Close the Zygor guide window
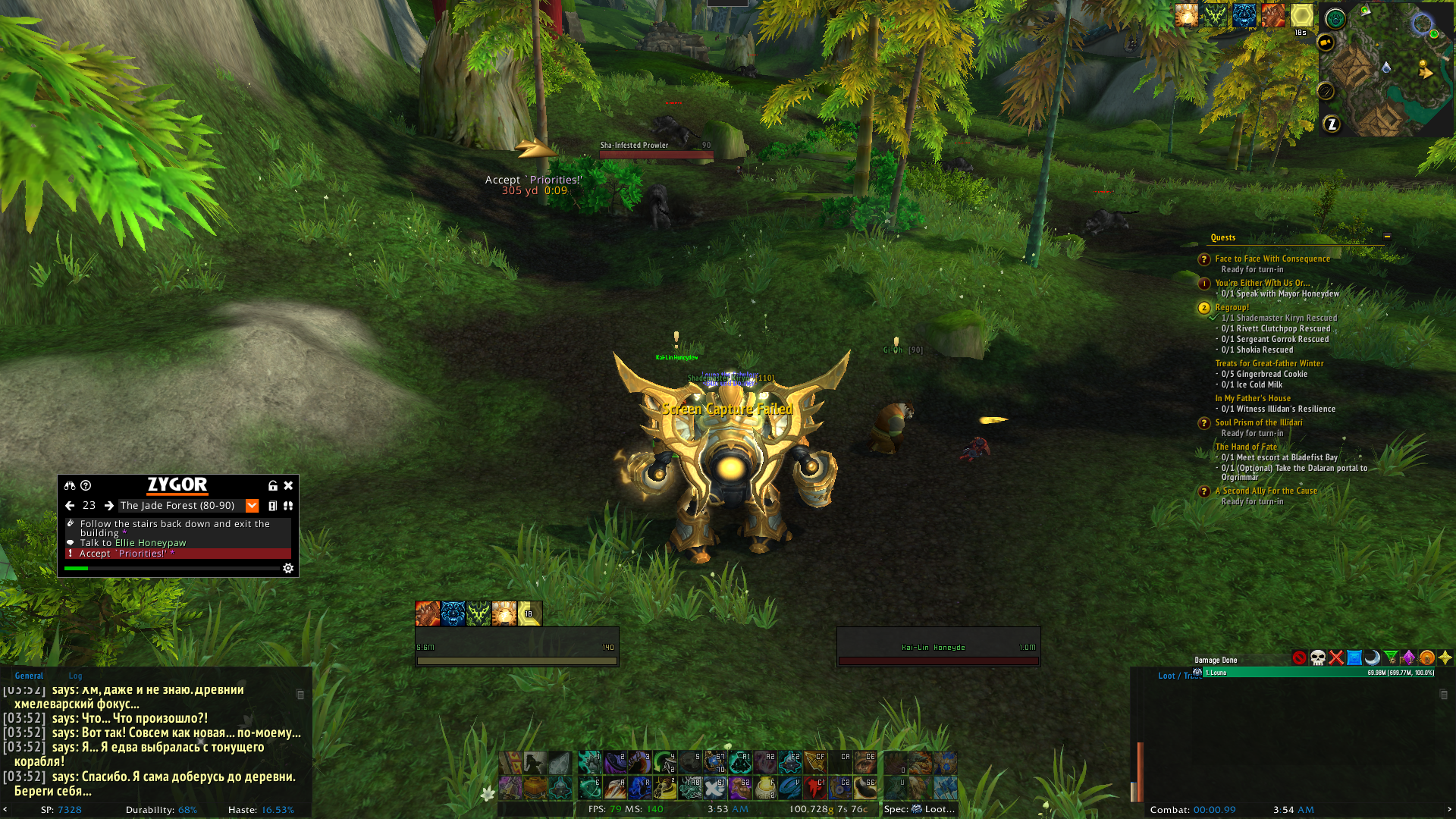This screenshot has width=1456, height=819. [x=288, y=485]
